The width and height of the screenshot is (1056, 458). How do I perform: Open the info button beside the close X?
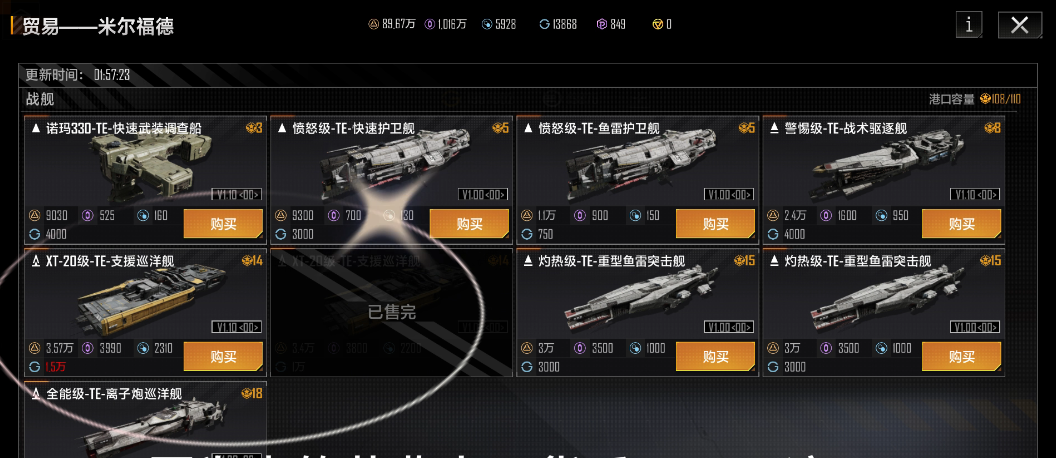click(969, 26)
